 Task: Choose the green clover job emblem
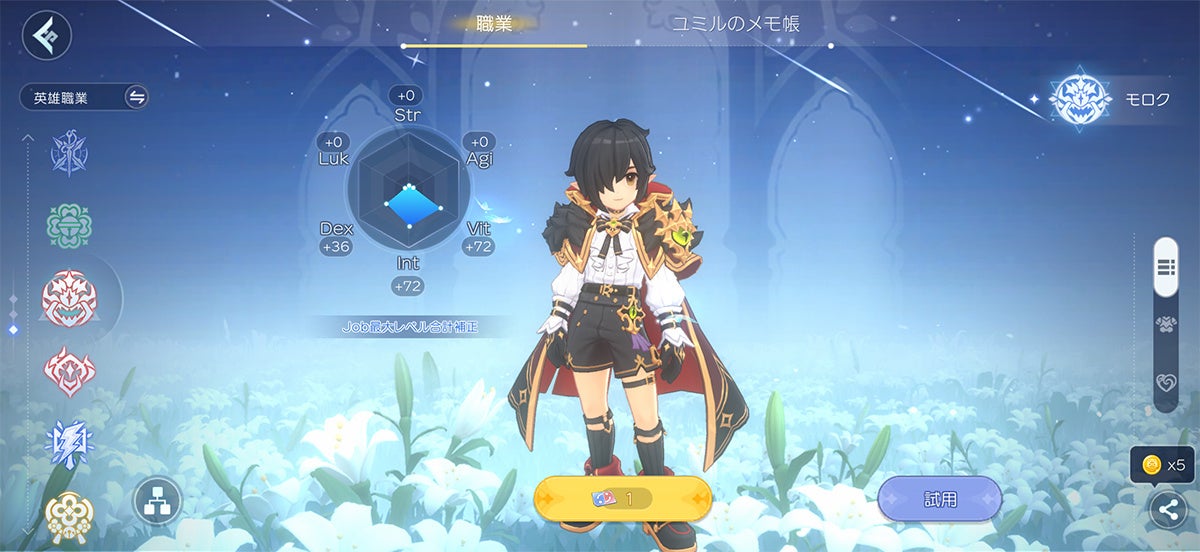[x=70, y=226]
